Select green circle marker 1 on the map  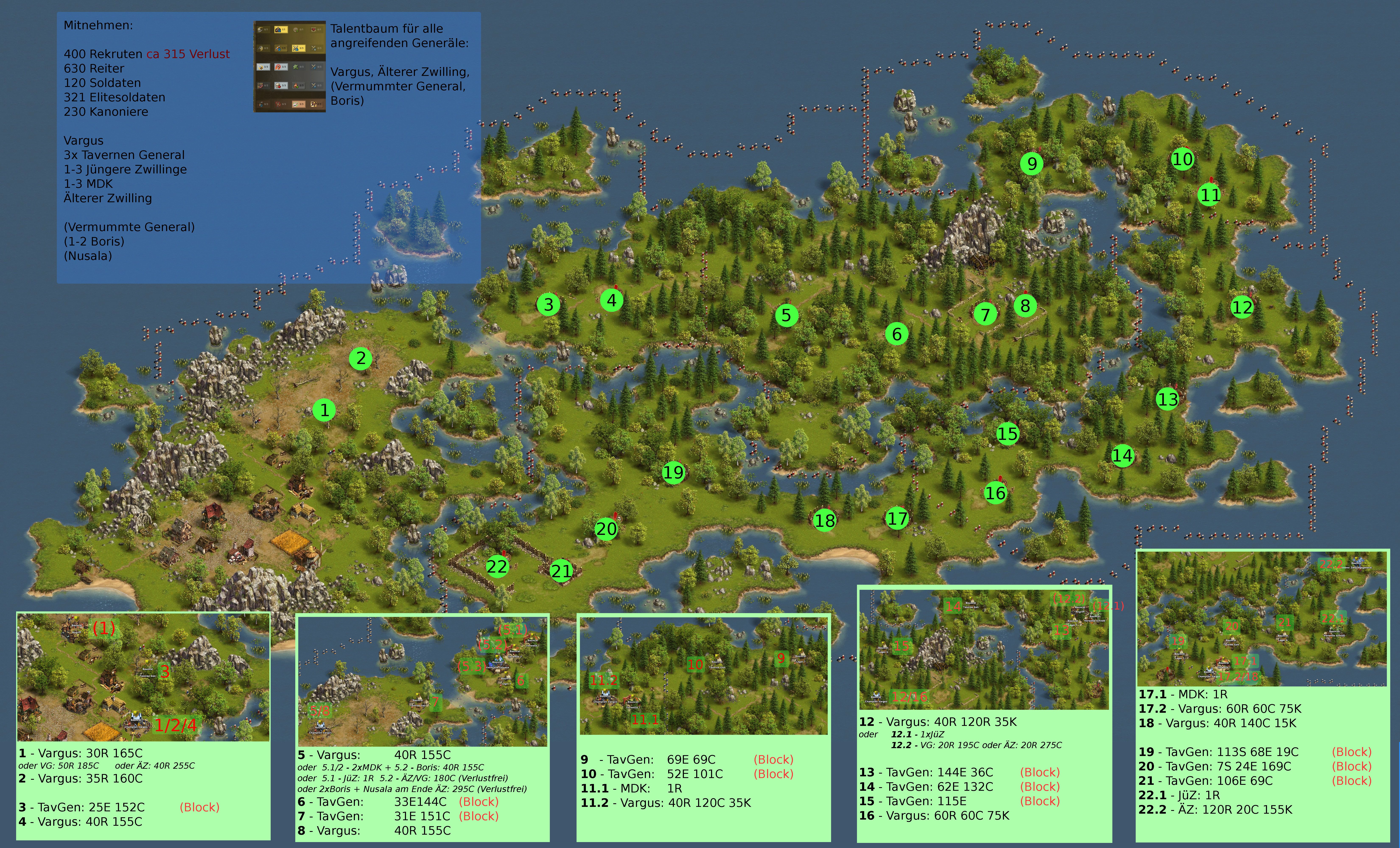[324, 410]
